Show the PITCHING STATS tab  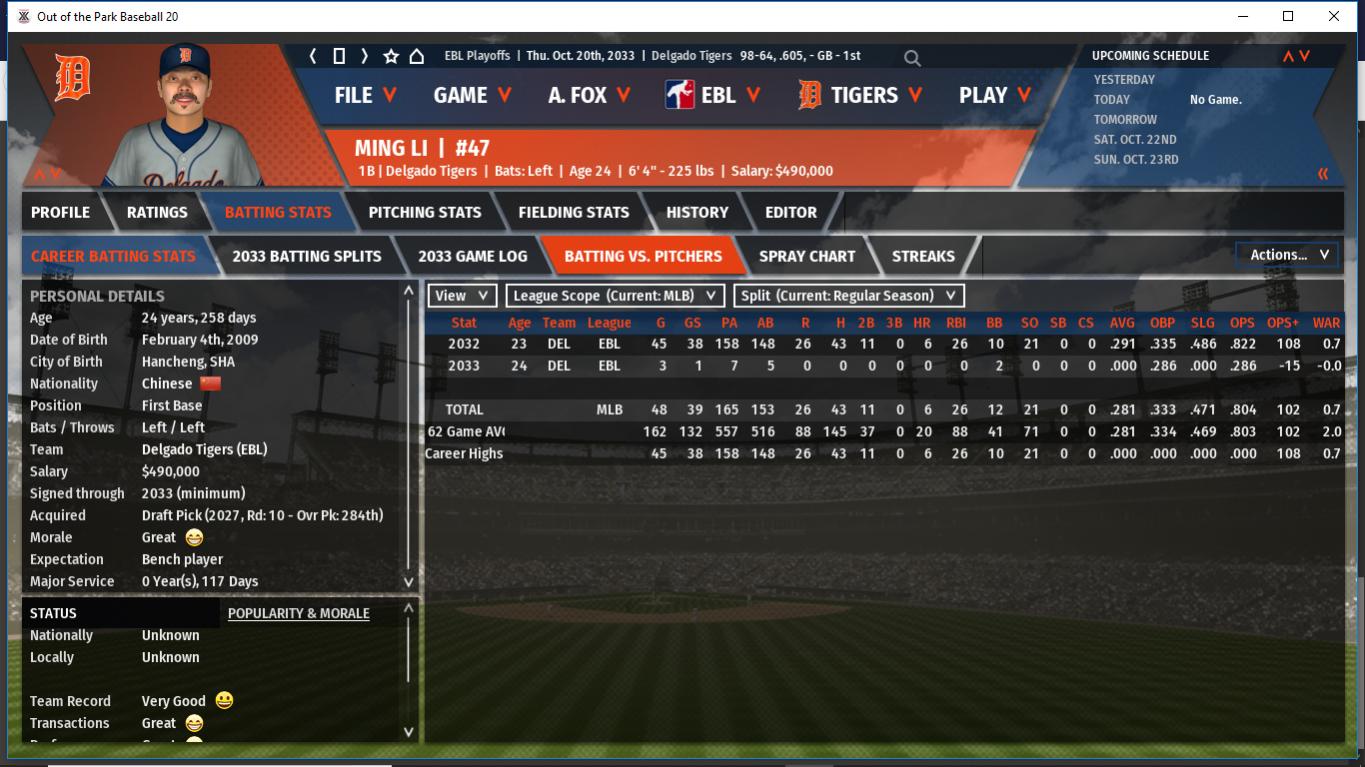pos(424,212)
